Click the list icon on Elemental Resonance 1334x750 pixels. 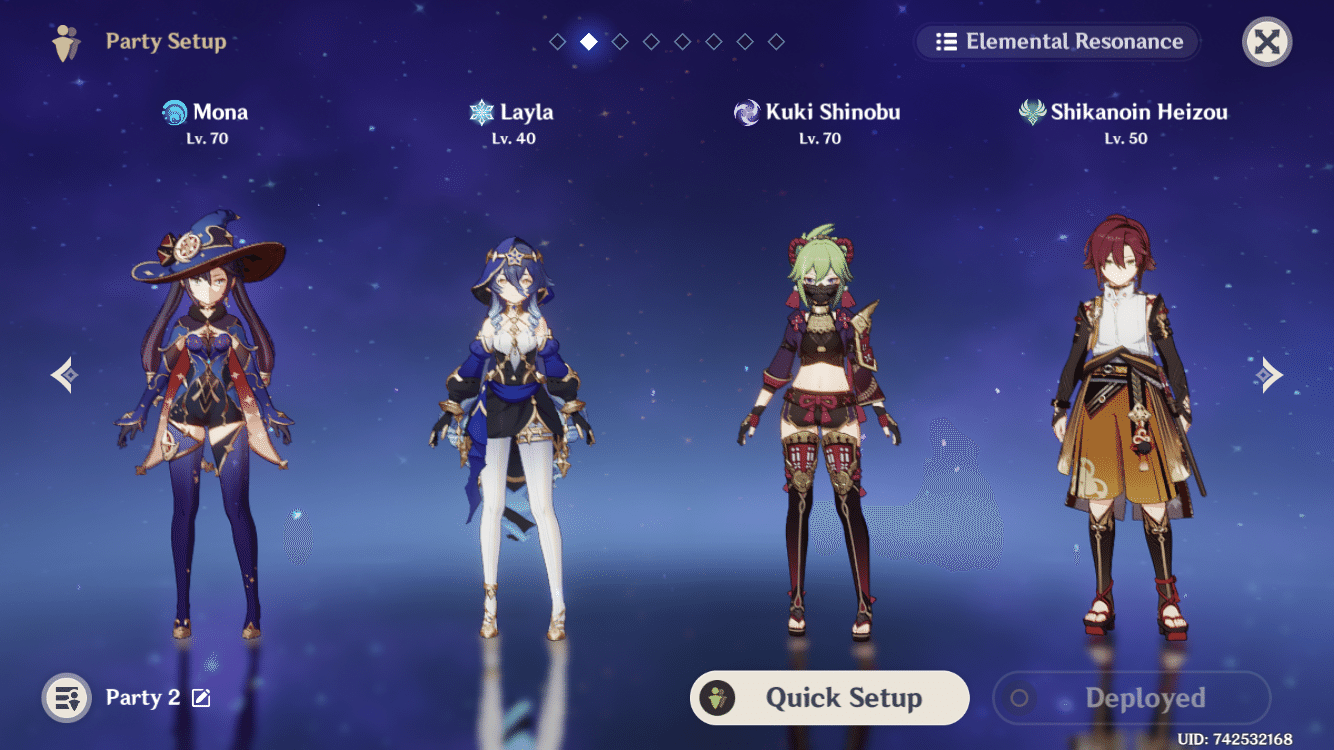click(946, 42)
